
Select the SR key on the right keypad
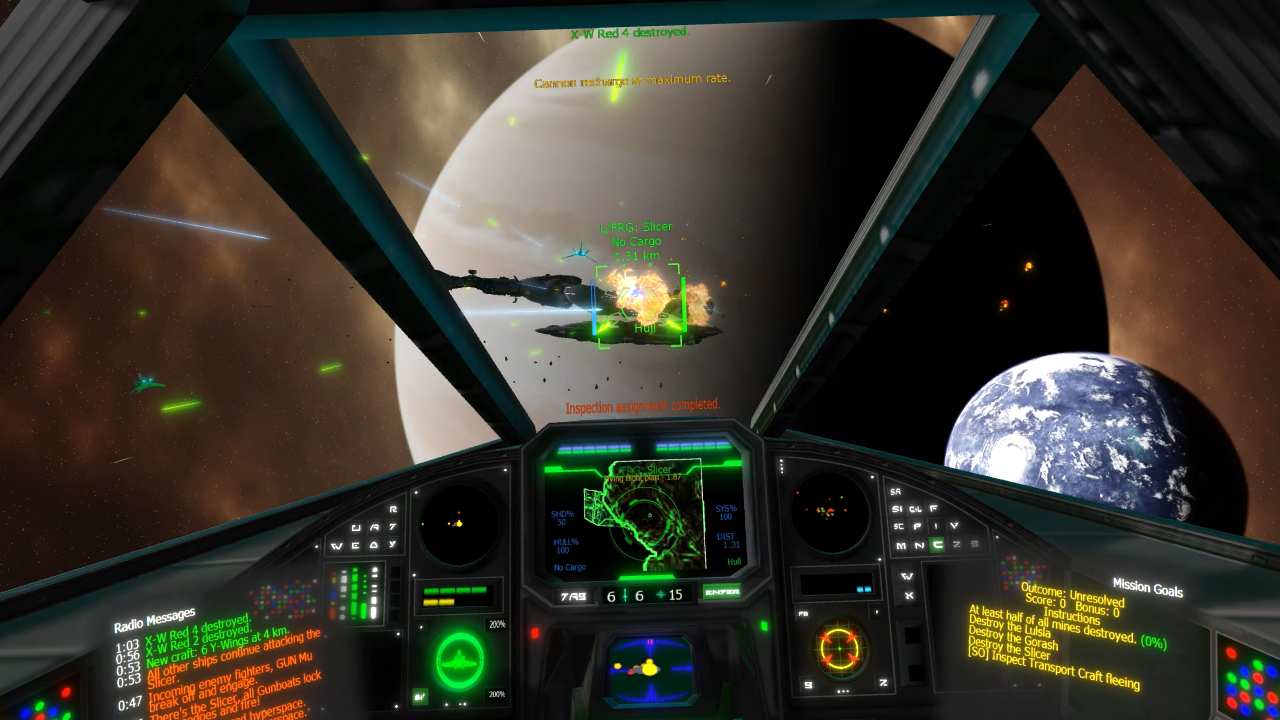tap(897, 491)
